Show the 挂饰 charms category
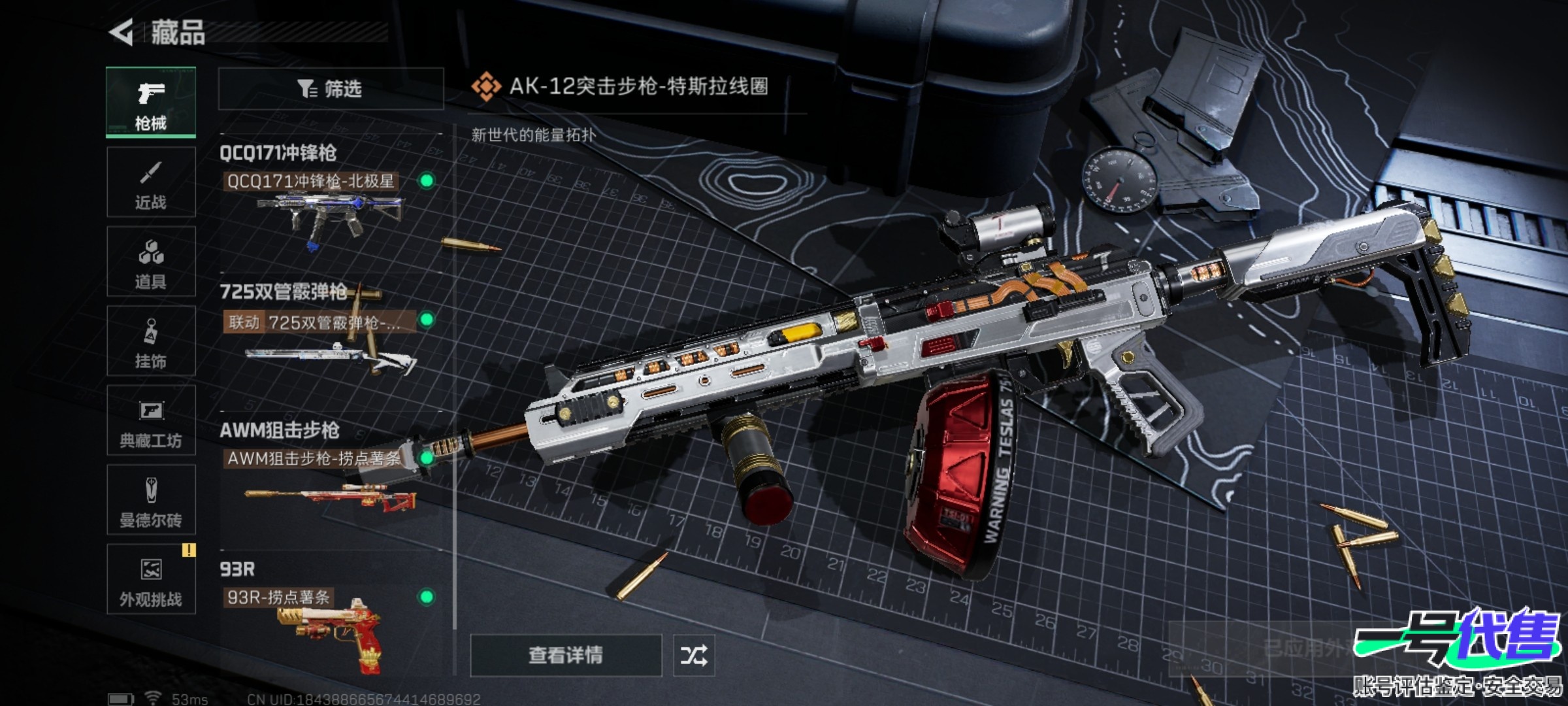The height and width of the screenshot is (706, 1568). (x=151, y=341)
